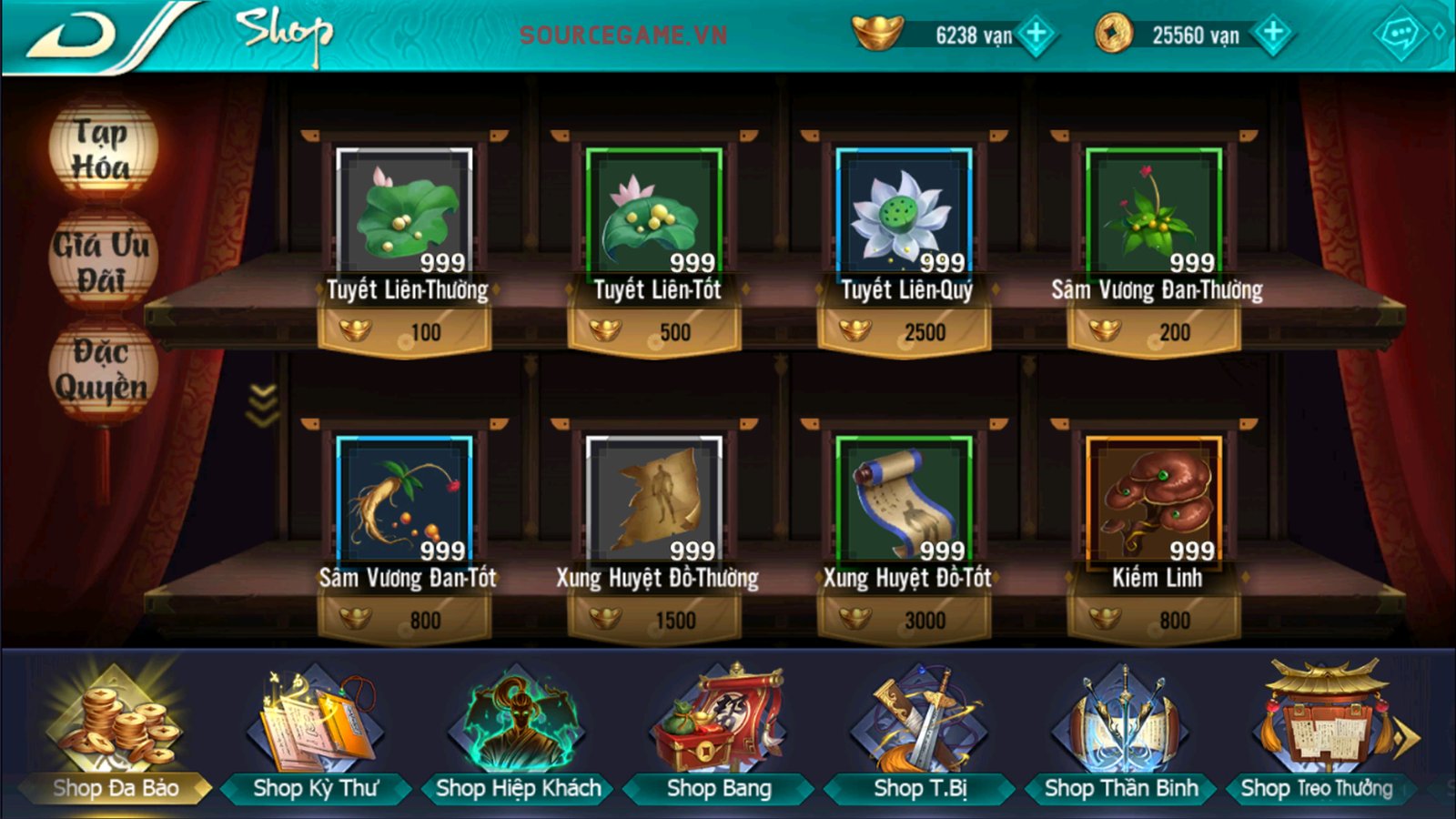Add more copper coins with plus button
This screenshot has height=819, width=1456.
(1273, 35)
